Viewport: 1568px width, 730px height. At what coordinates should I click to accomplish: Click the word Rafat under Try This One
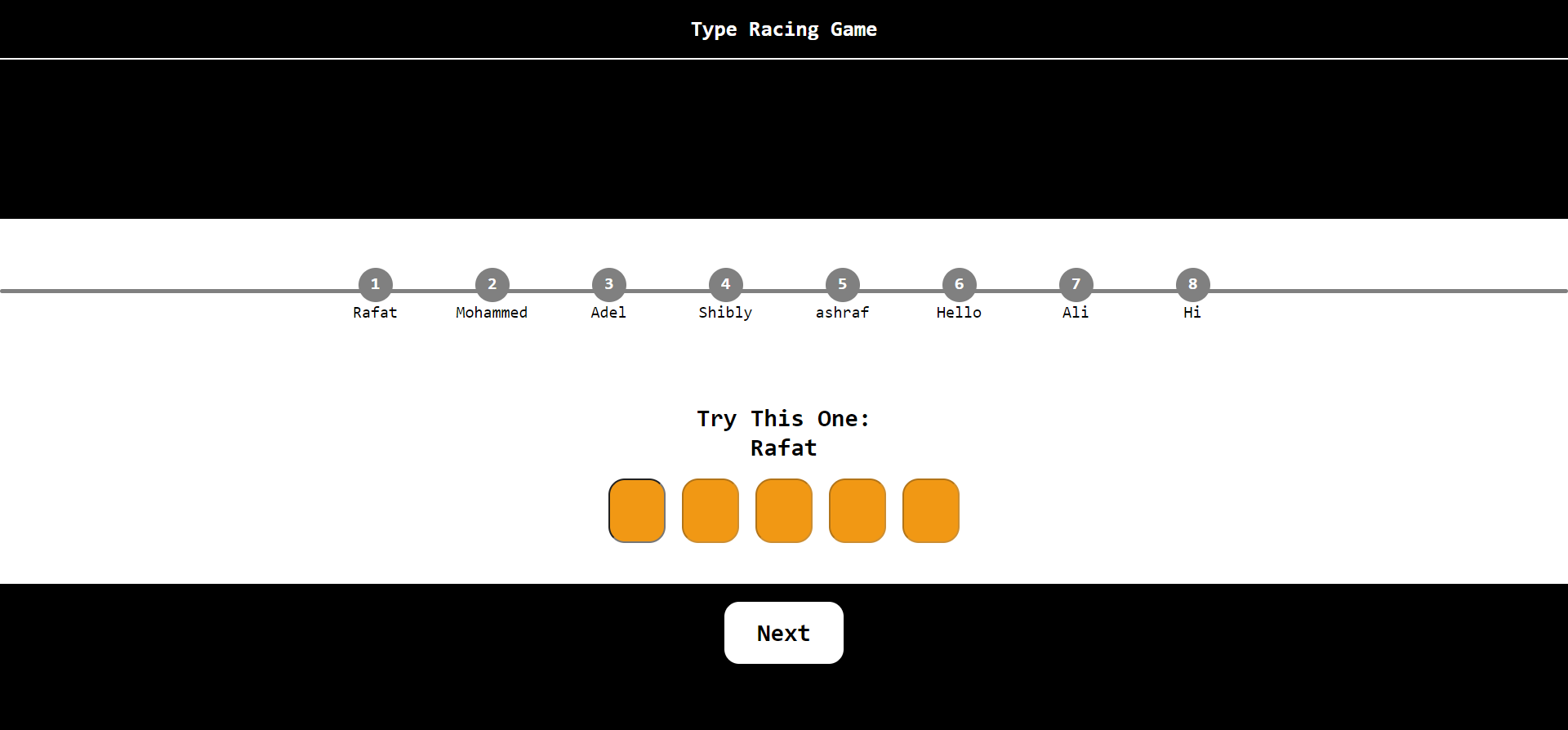click(x=783, y=447)
